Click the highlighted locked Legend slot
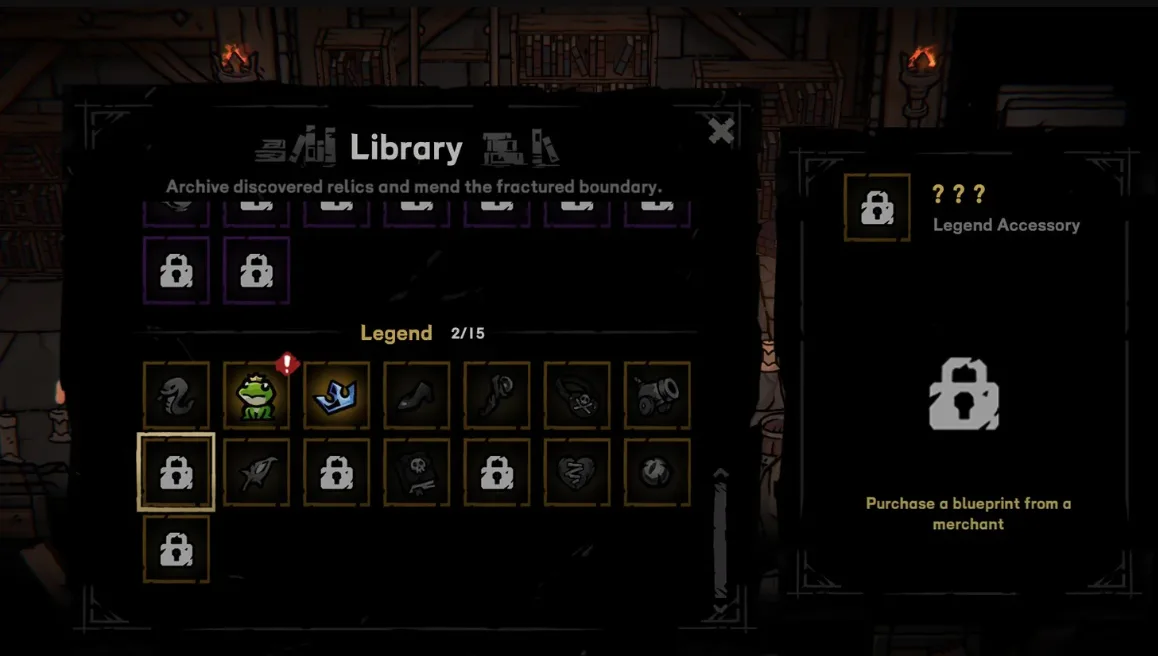 coord(176,472)
